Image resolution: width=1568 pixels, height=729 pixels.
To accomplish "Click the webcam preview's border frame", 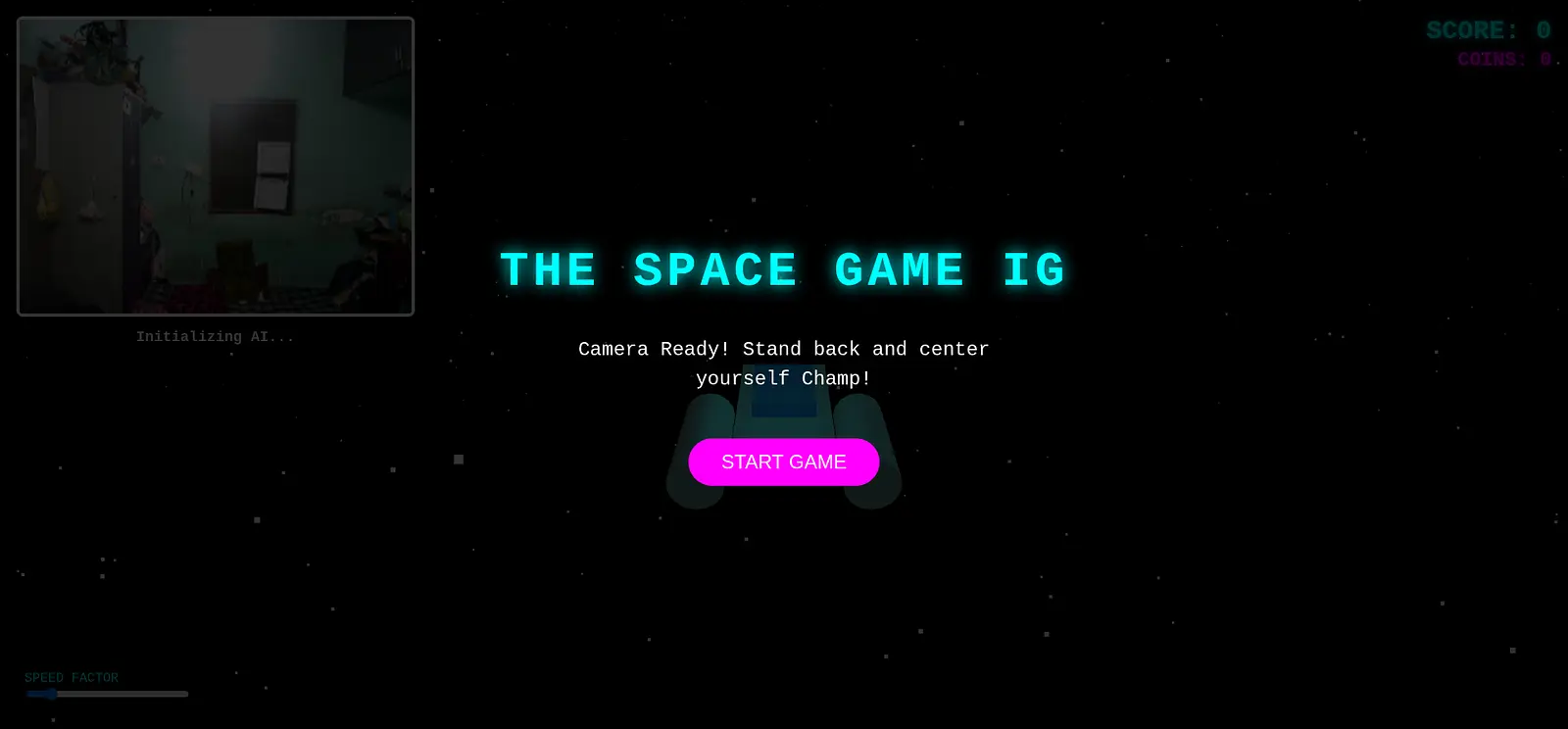I will (215, 18).
